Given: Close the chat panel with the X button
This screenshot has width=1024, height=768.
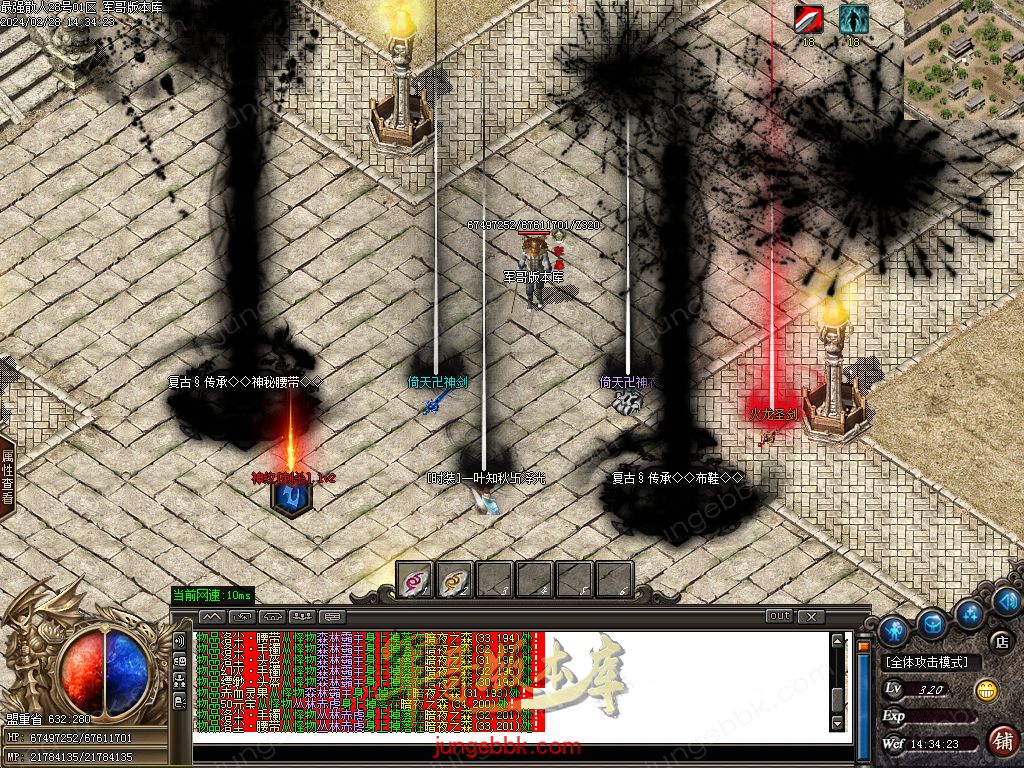Looking at the screenshot, I should (811, 616).
